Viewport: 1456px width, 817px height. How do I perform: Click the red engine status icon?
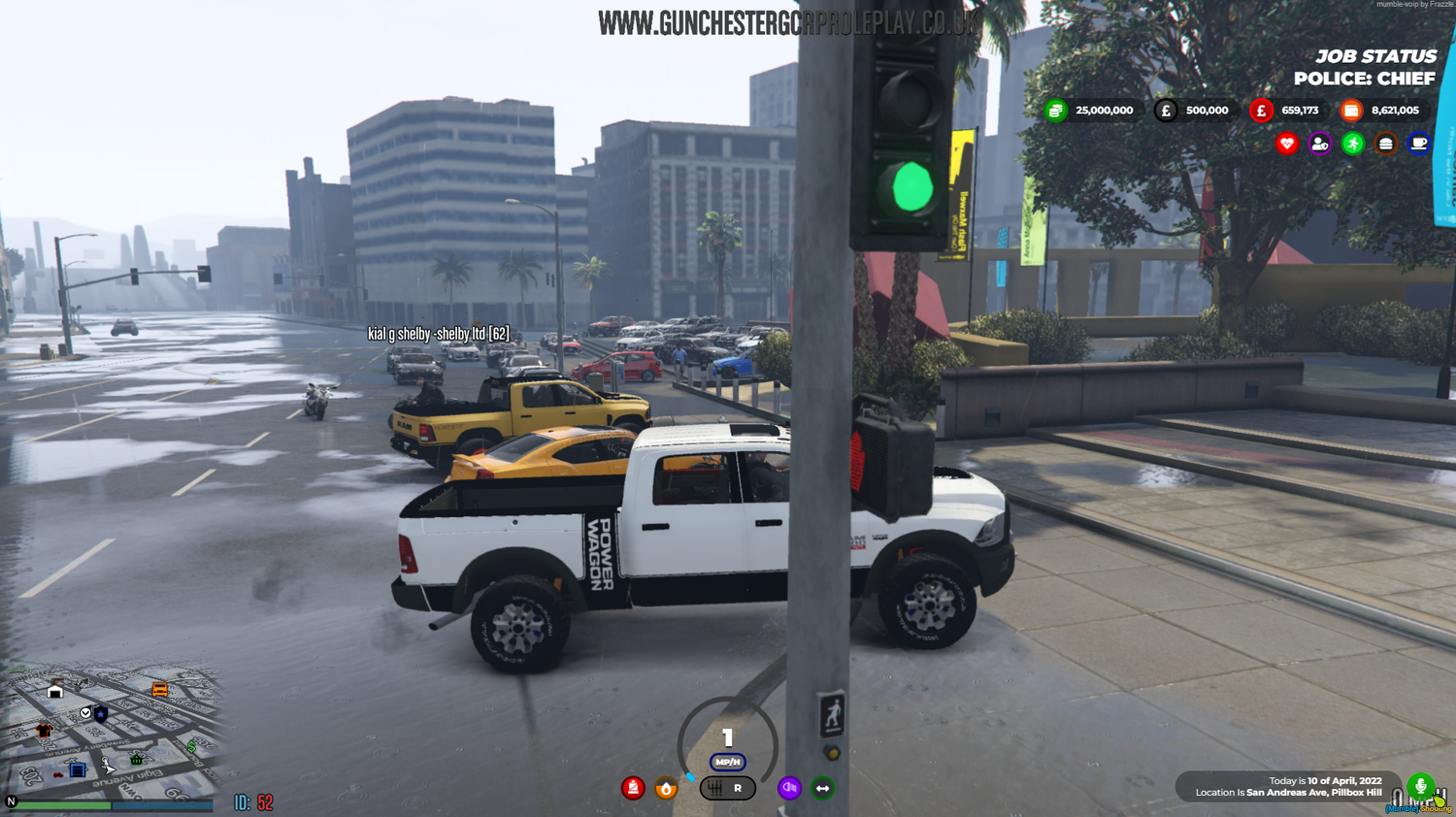[x=633, y=789]
